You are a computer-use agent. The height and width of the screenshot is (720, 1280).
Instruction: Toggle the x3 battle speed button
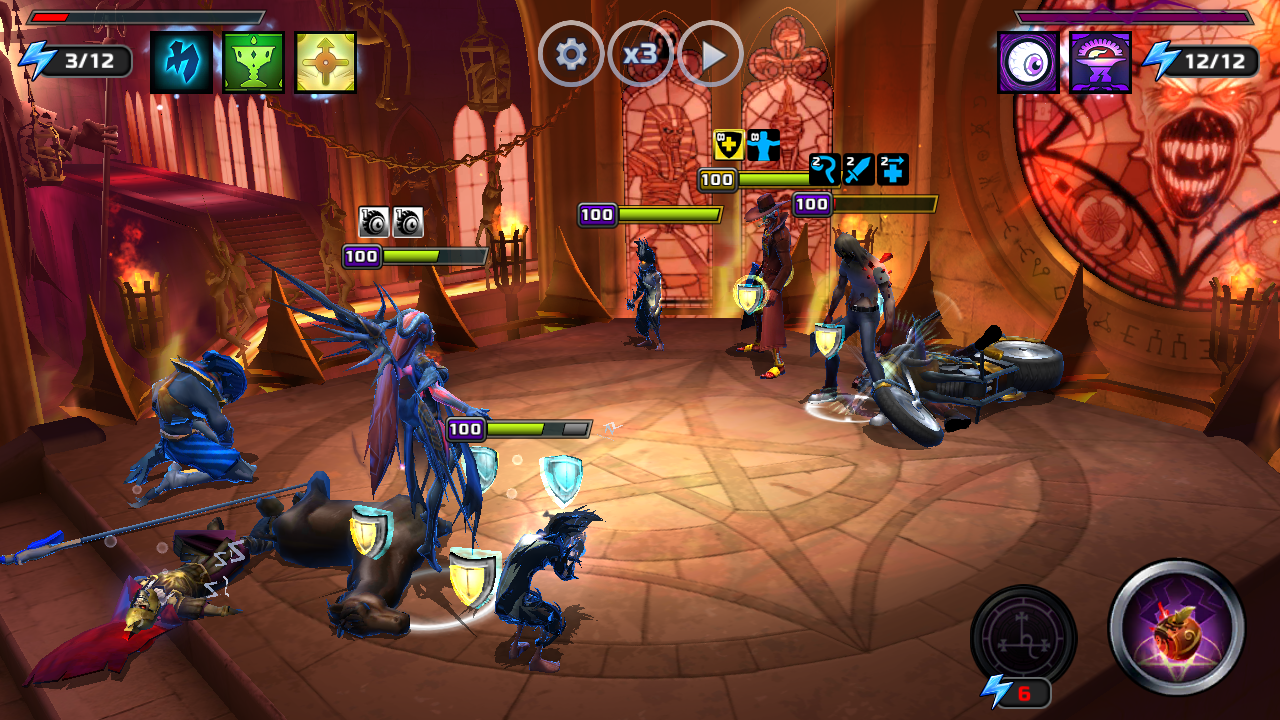click(640, 54)
